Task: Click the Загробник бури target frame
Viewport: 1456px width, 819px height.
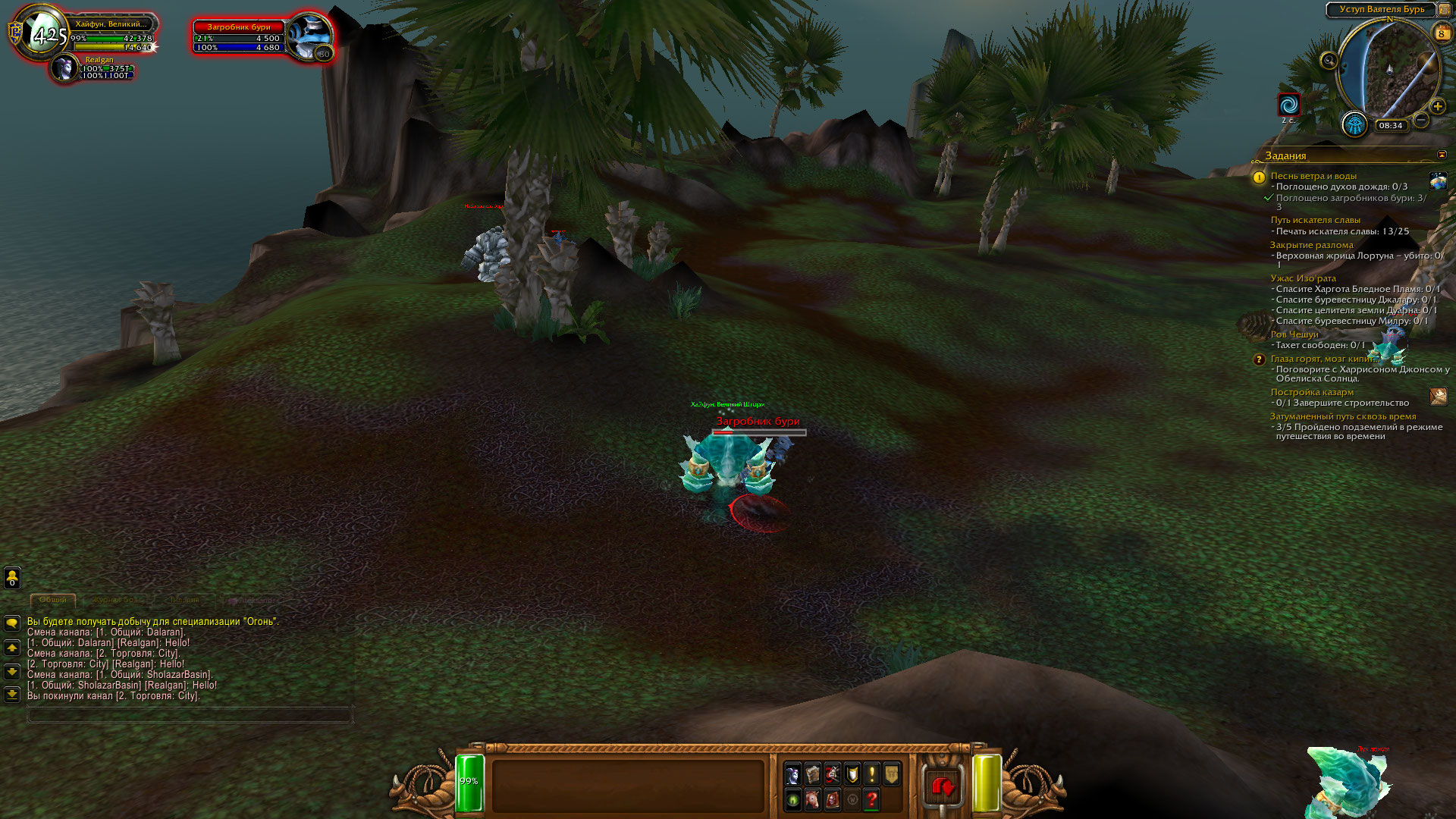Action: point(239,38)
